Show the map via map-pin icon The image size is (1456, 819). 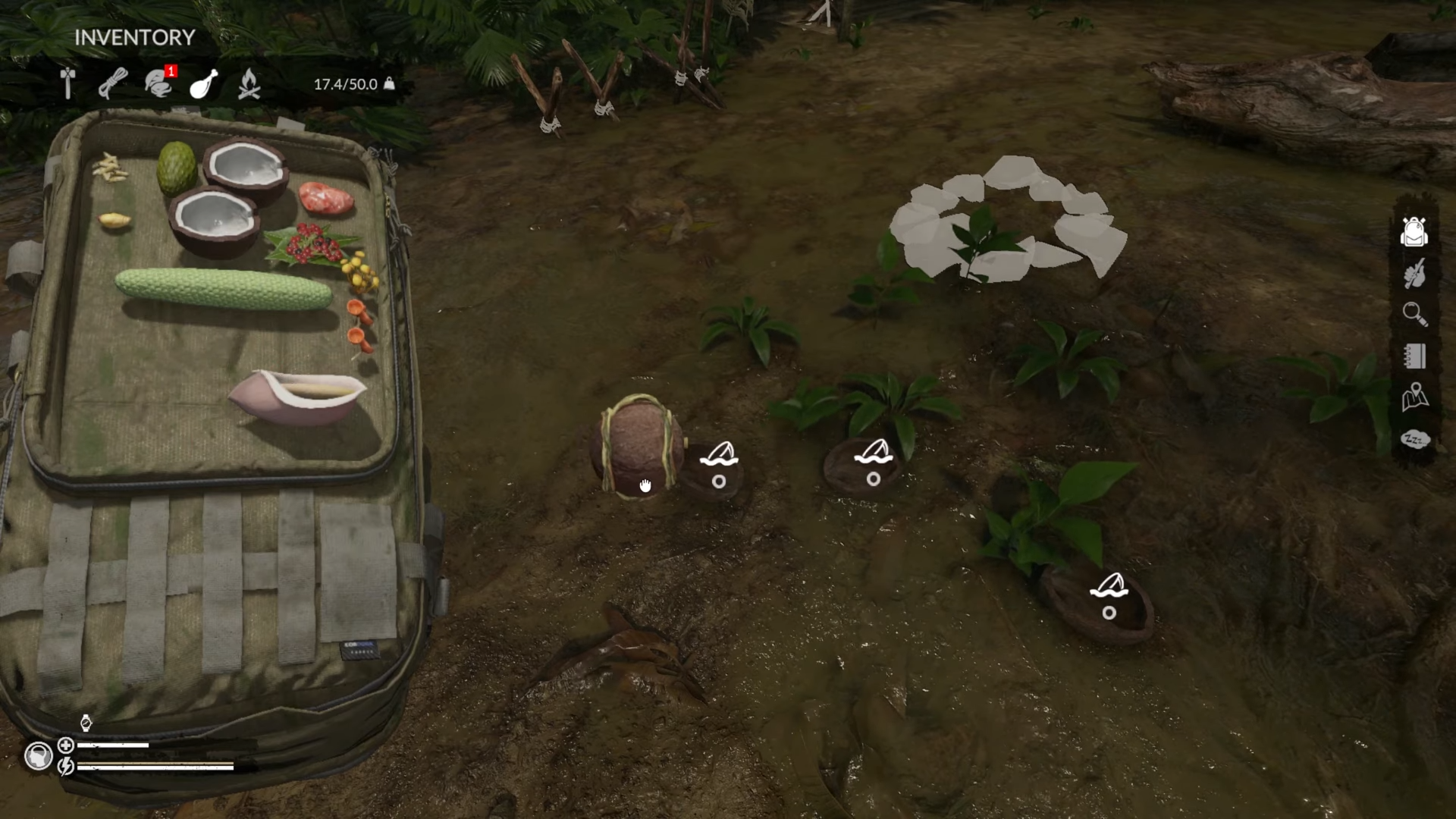[x=1414, y=397]
